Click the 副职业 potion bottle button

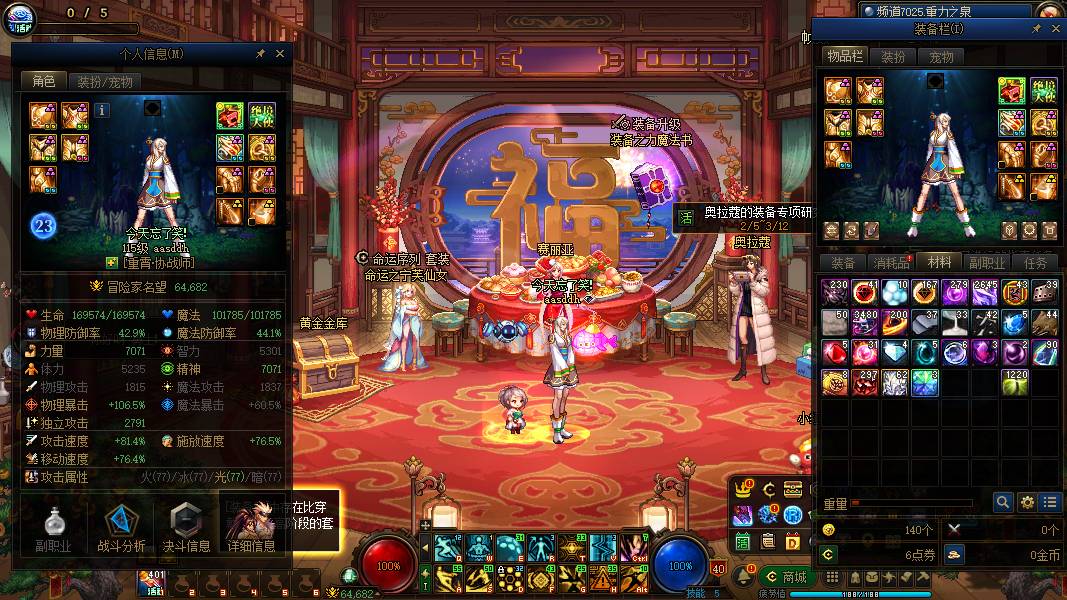(x=53, y=528)
